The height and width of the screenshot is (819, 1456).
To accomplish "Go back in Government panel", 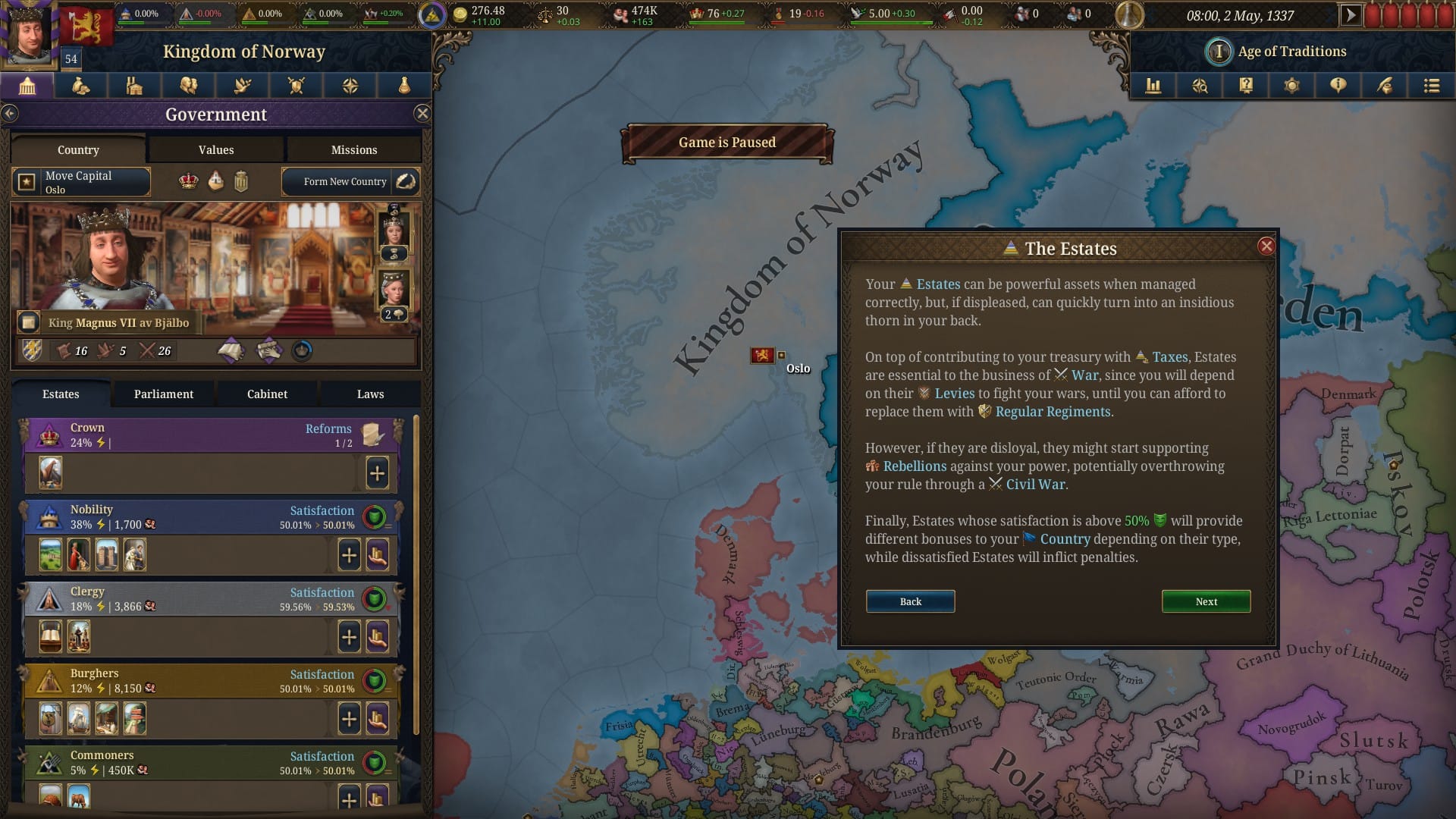I will [10, 114].
